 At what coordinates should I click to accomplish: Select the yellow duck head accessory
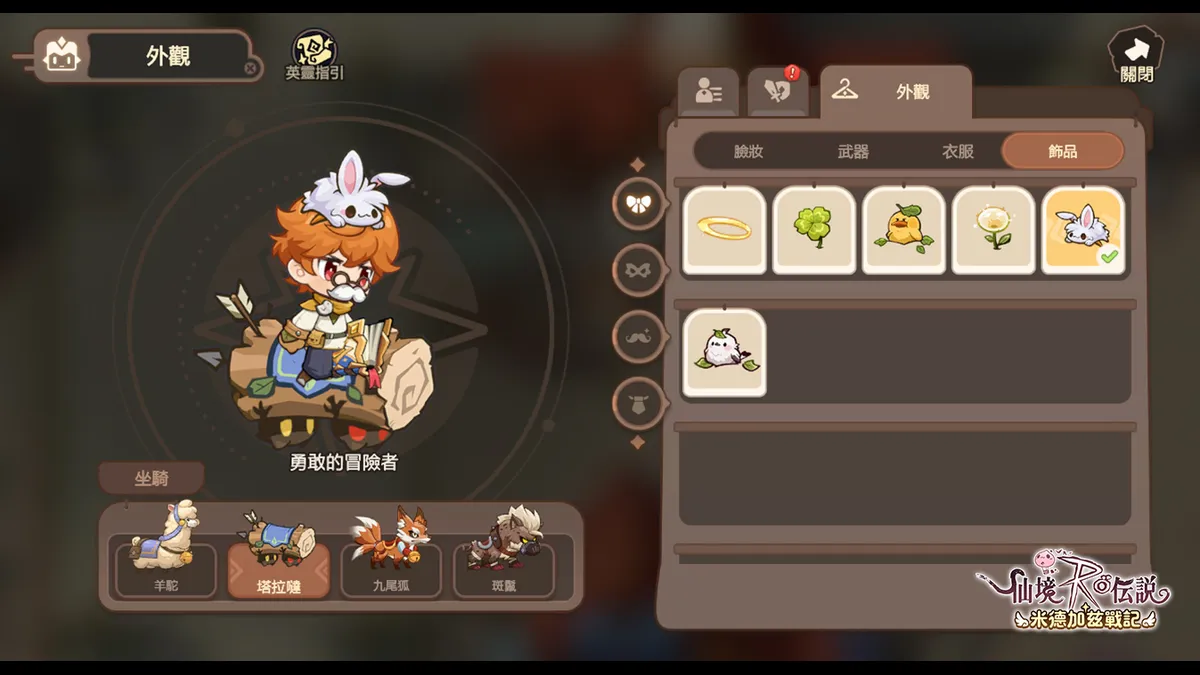(x=904, y=230)
